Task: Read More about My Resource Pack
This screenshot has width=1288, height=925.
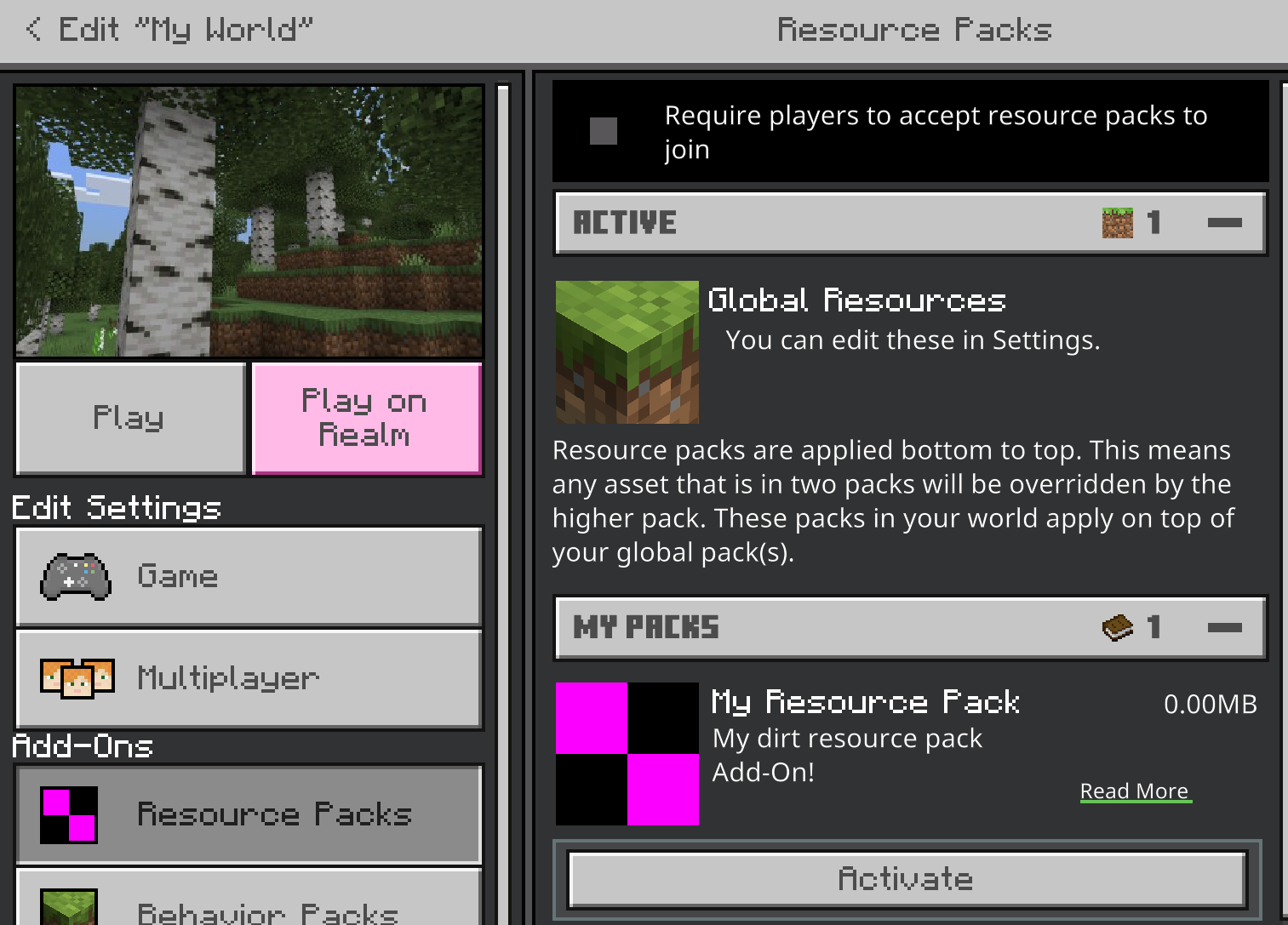Action: [1135, 791]
